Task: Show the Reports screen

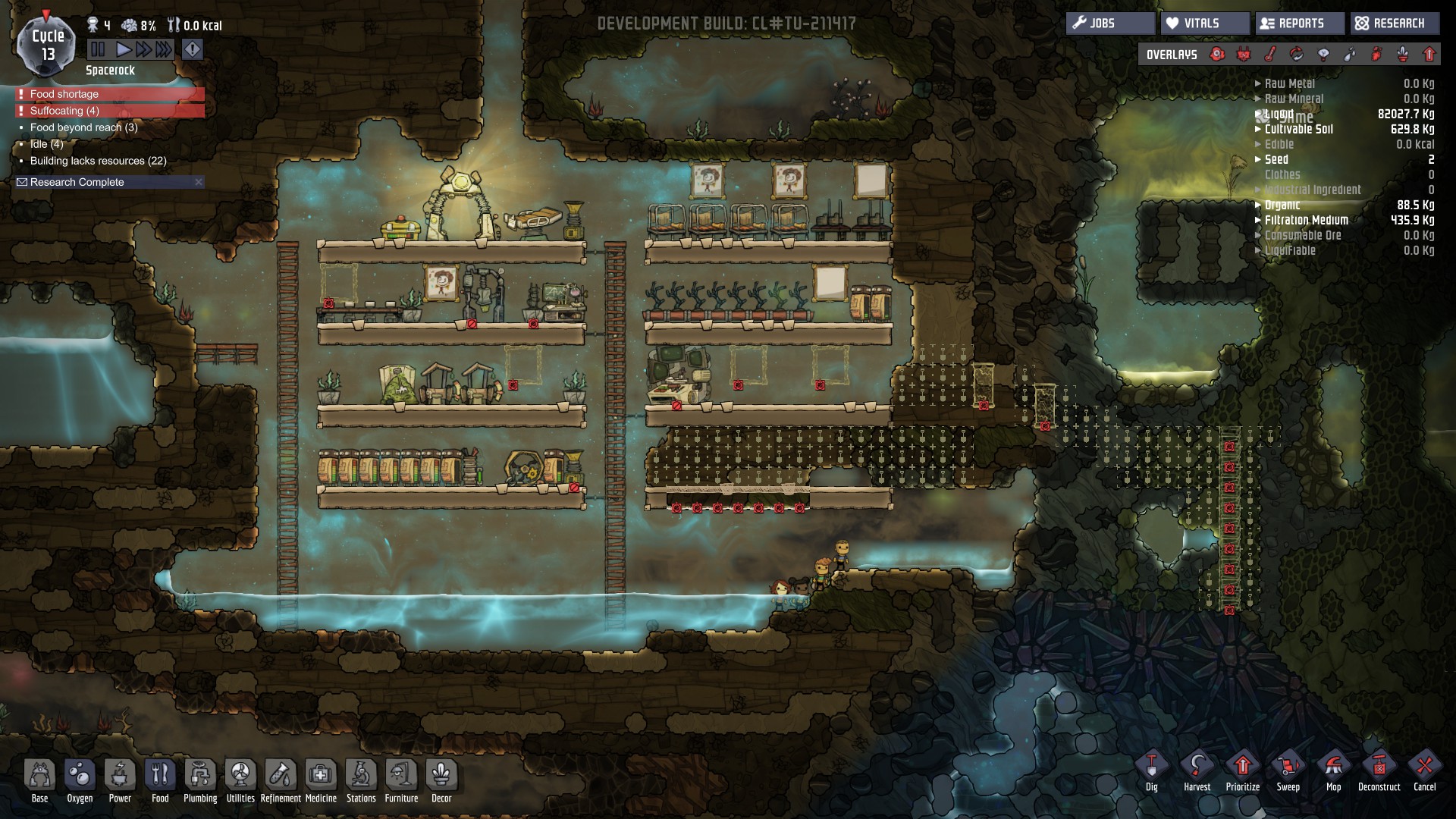Action: click(x=1299, y=24)
